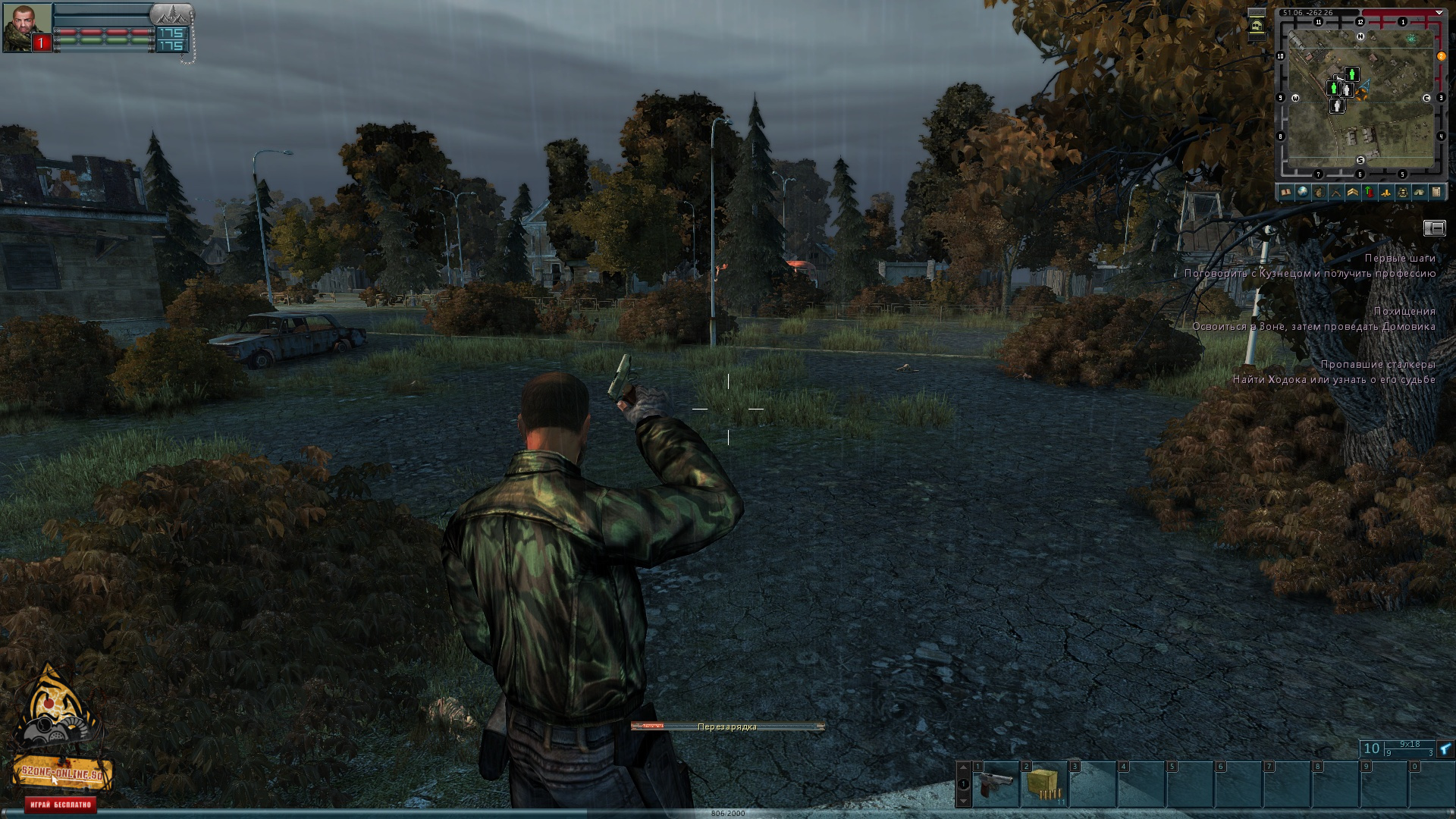
Task: Open the crossed rifles icon
Action: (1336, 193)
